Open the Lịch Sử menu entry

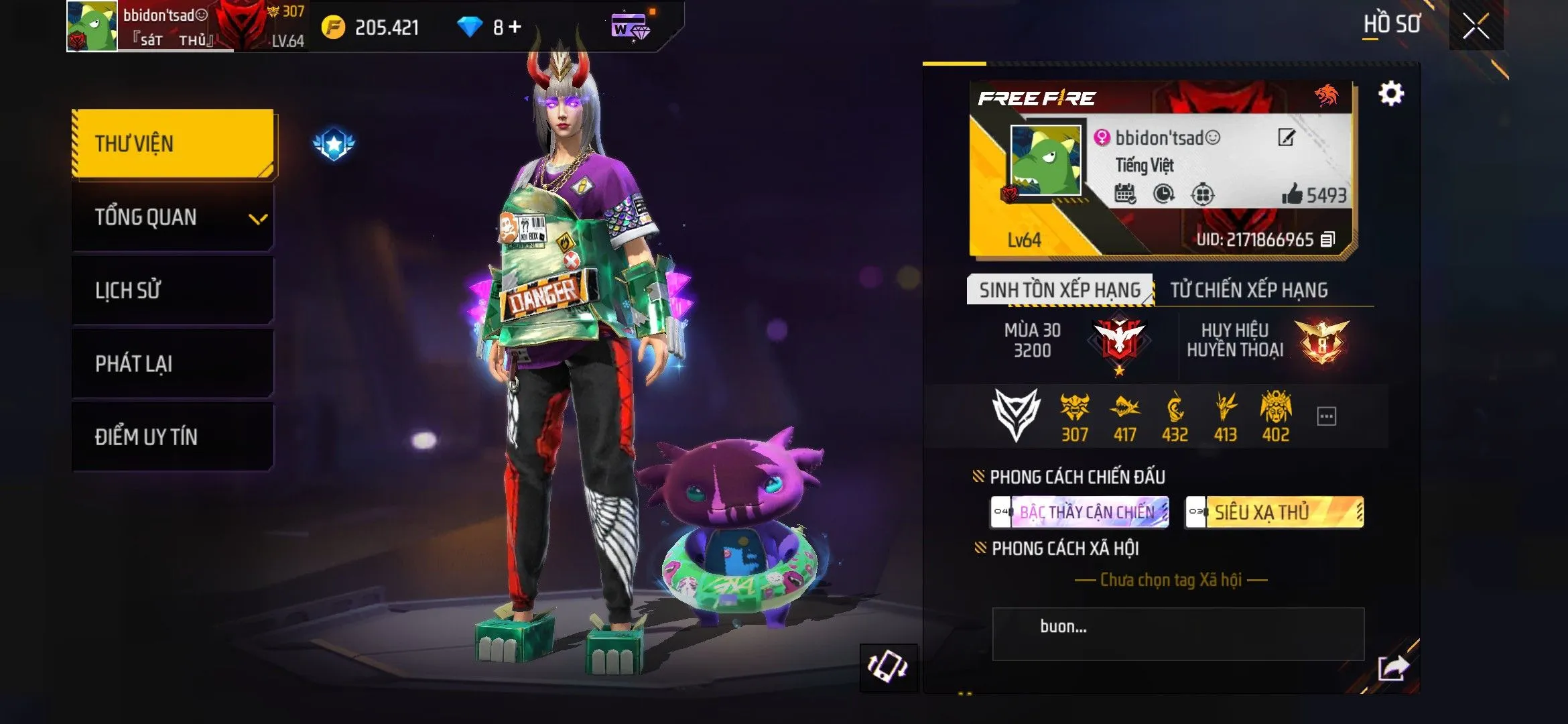coord(173,290)
